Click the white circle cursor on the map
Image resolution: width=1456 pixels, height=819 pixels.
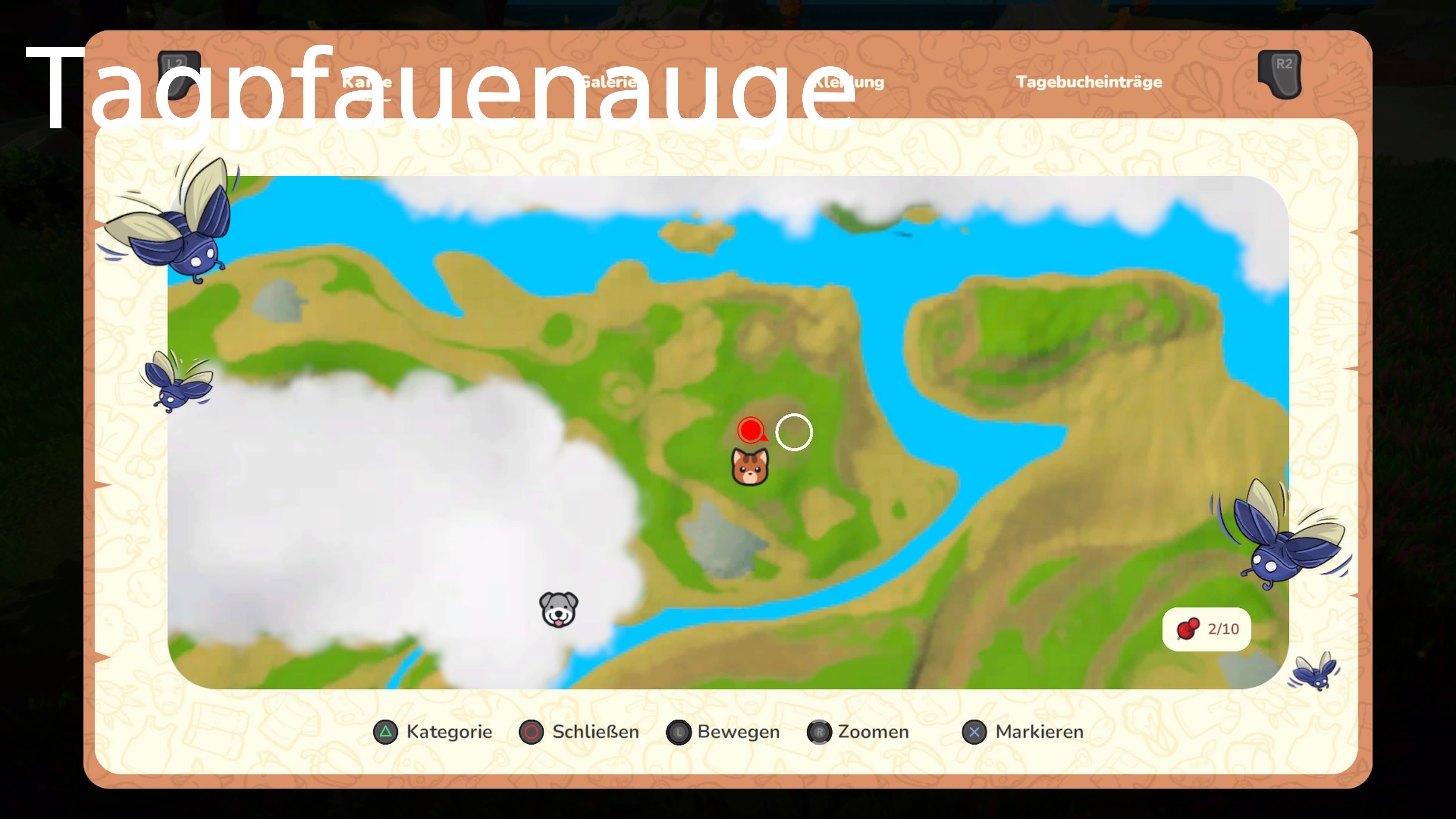[x=794, y=432]
